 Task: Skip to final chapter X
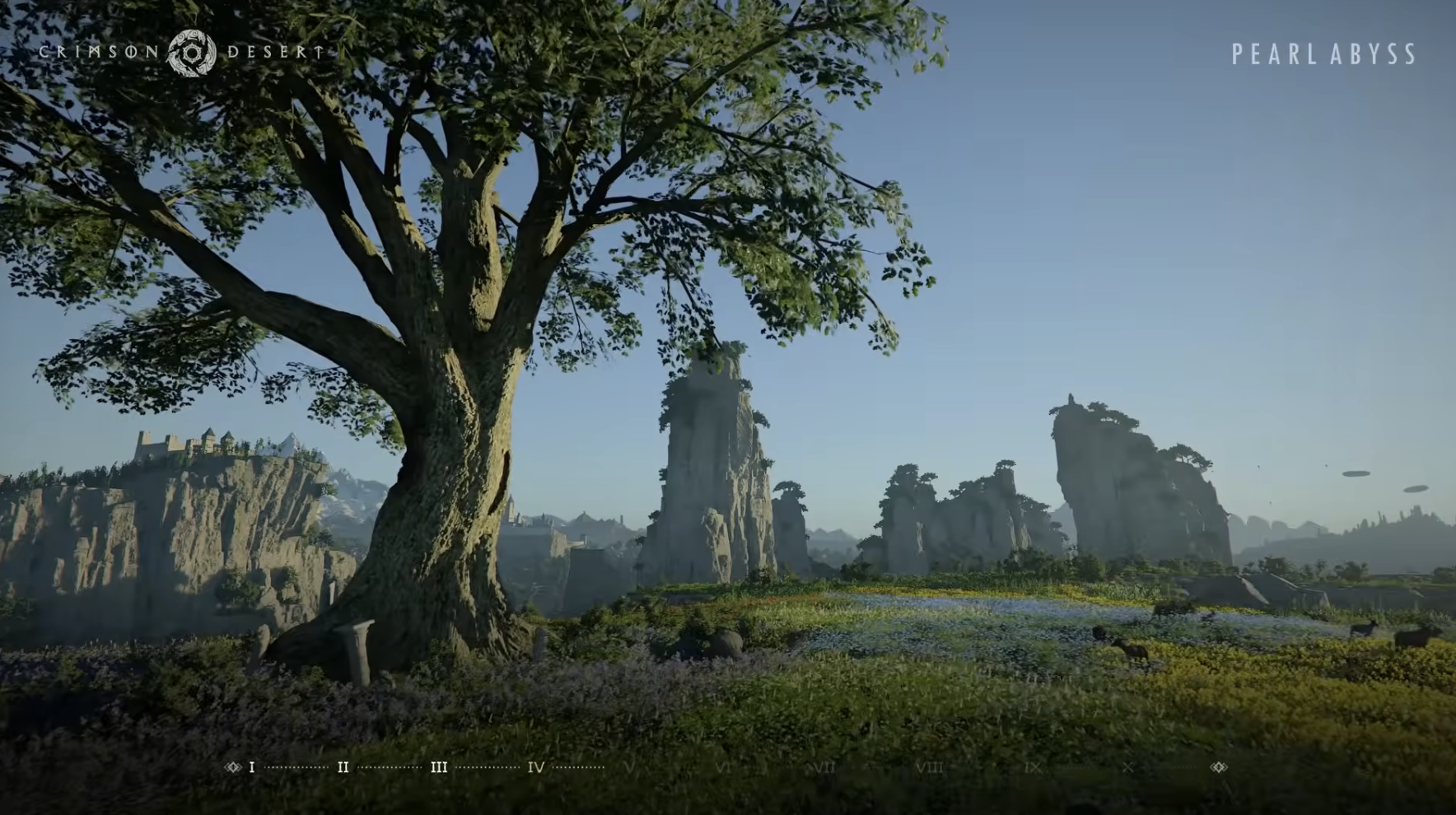(x=1127, y=767)
